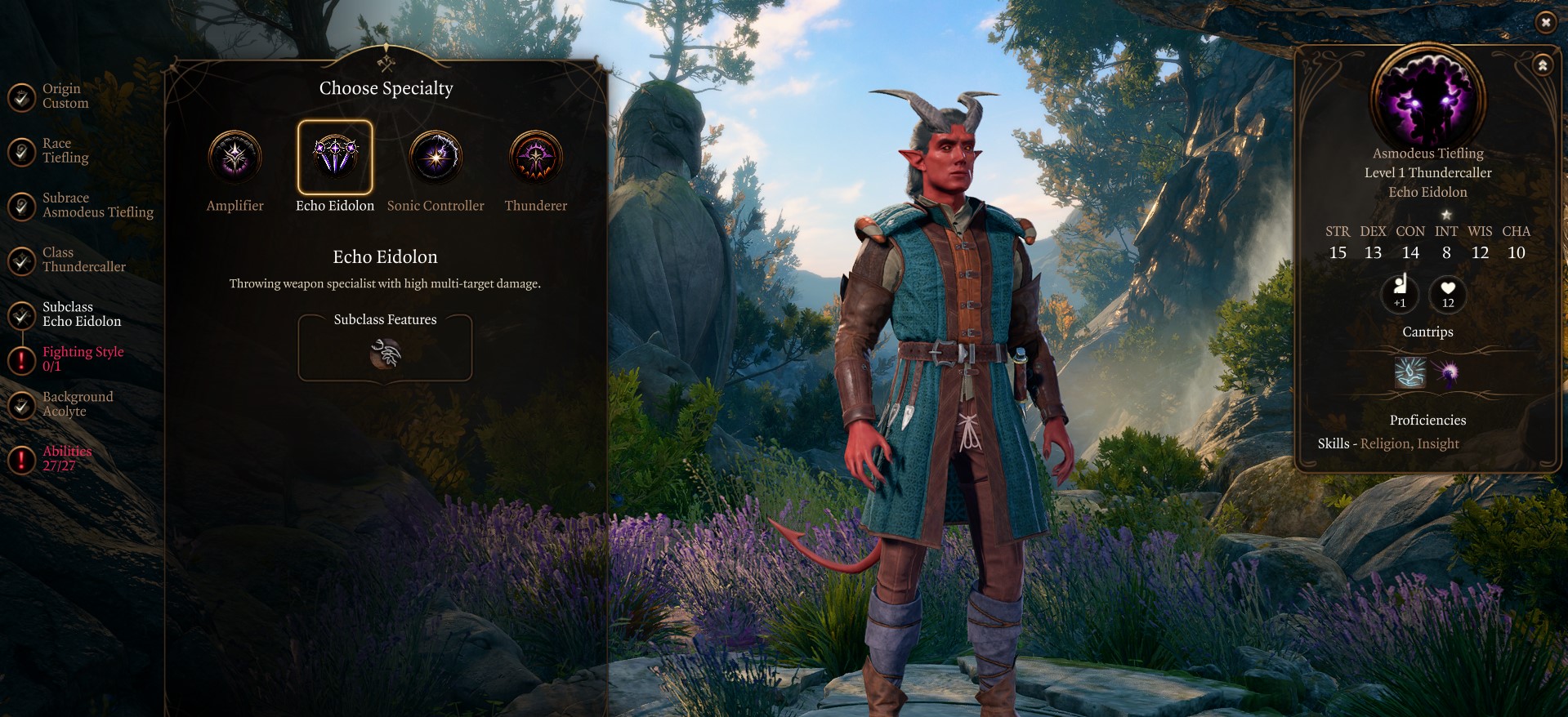Image resolution: width=1568 pixels, height=717 pixels.
Task: Open the Abilities step
Action: pos(65,458)
